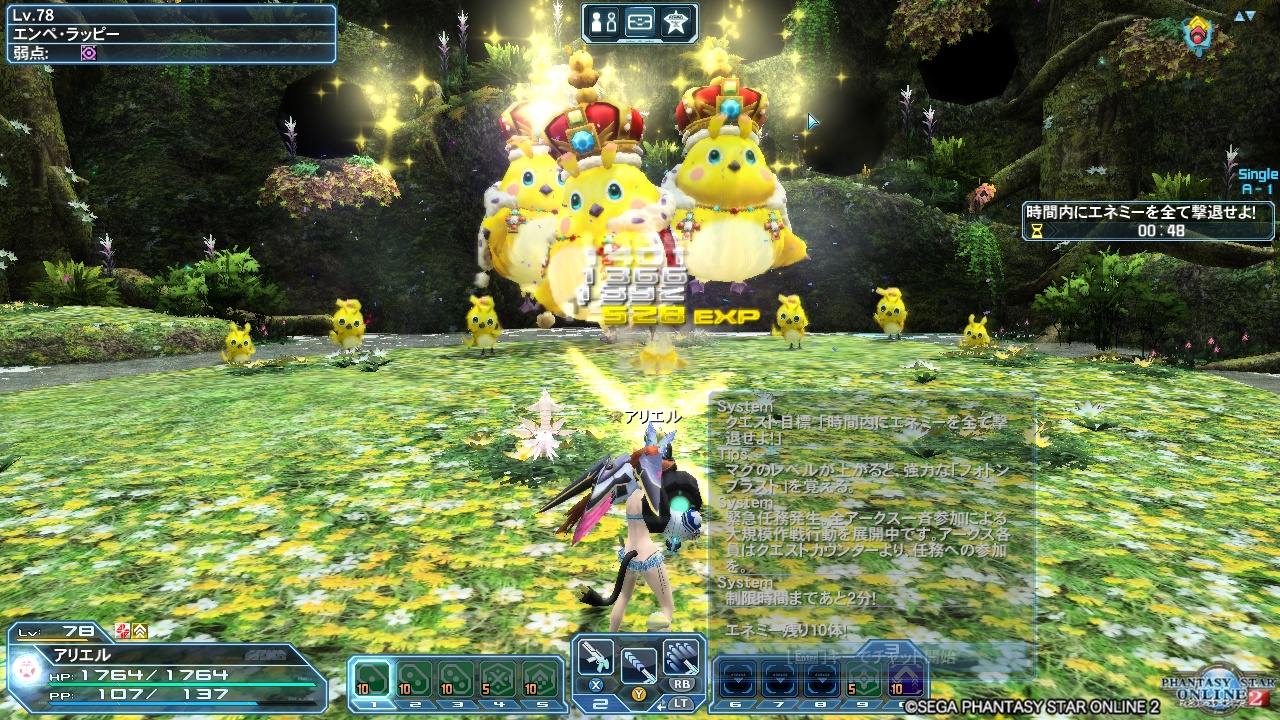The image size is (1280, 720).
Task: Click Empe Rappy's weakness element icon
Action: pyautogui.click(x=88, y=53)
